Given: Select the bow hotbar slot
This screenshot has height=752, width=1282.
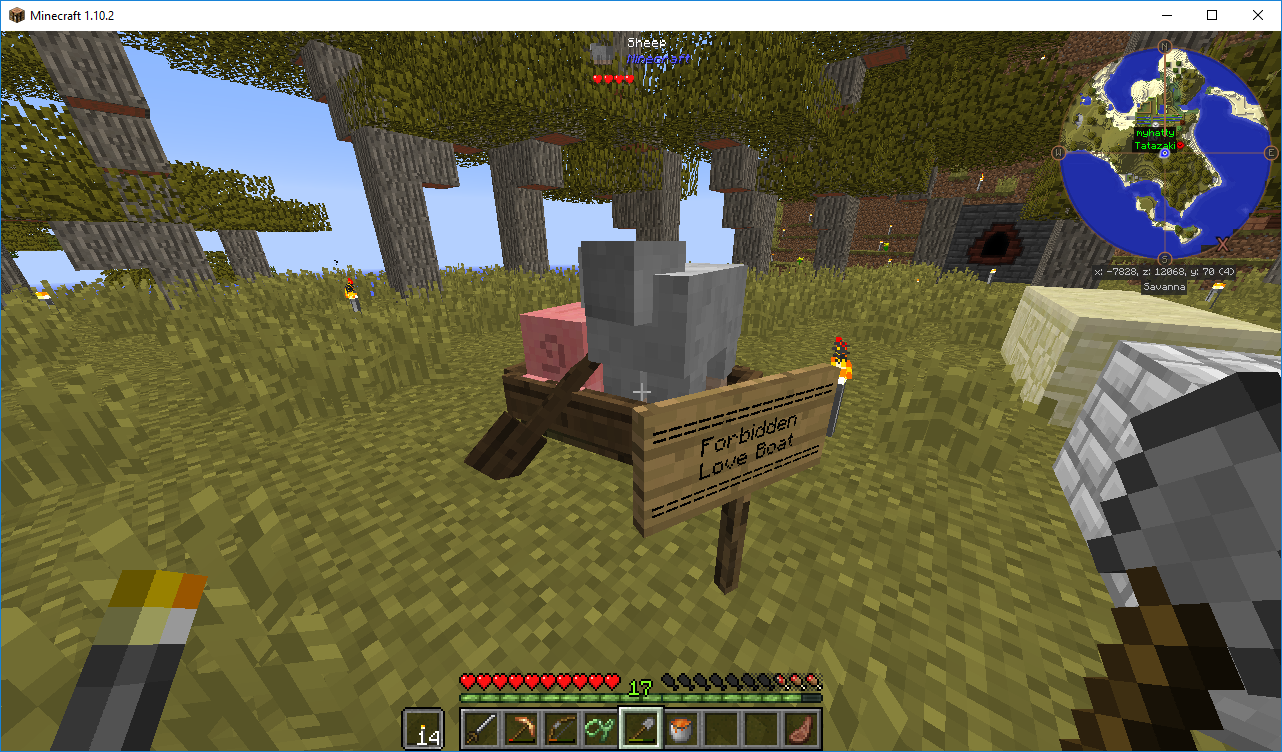Looking at the screenshot, I should 560,728.
